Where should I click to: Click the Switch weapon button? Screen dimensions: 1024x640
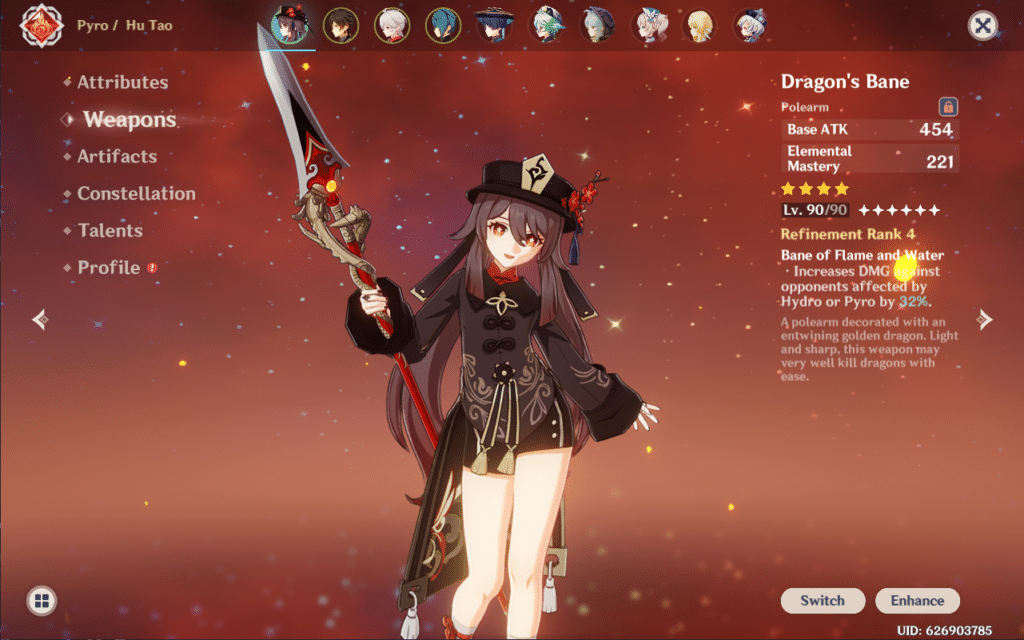coord(822,601)
